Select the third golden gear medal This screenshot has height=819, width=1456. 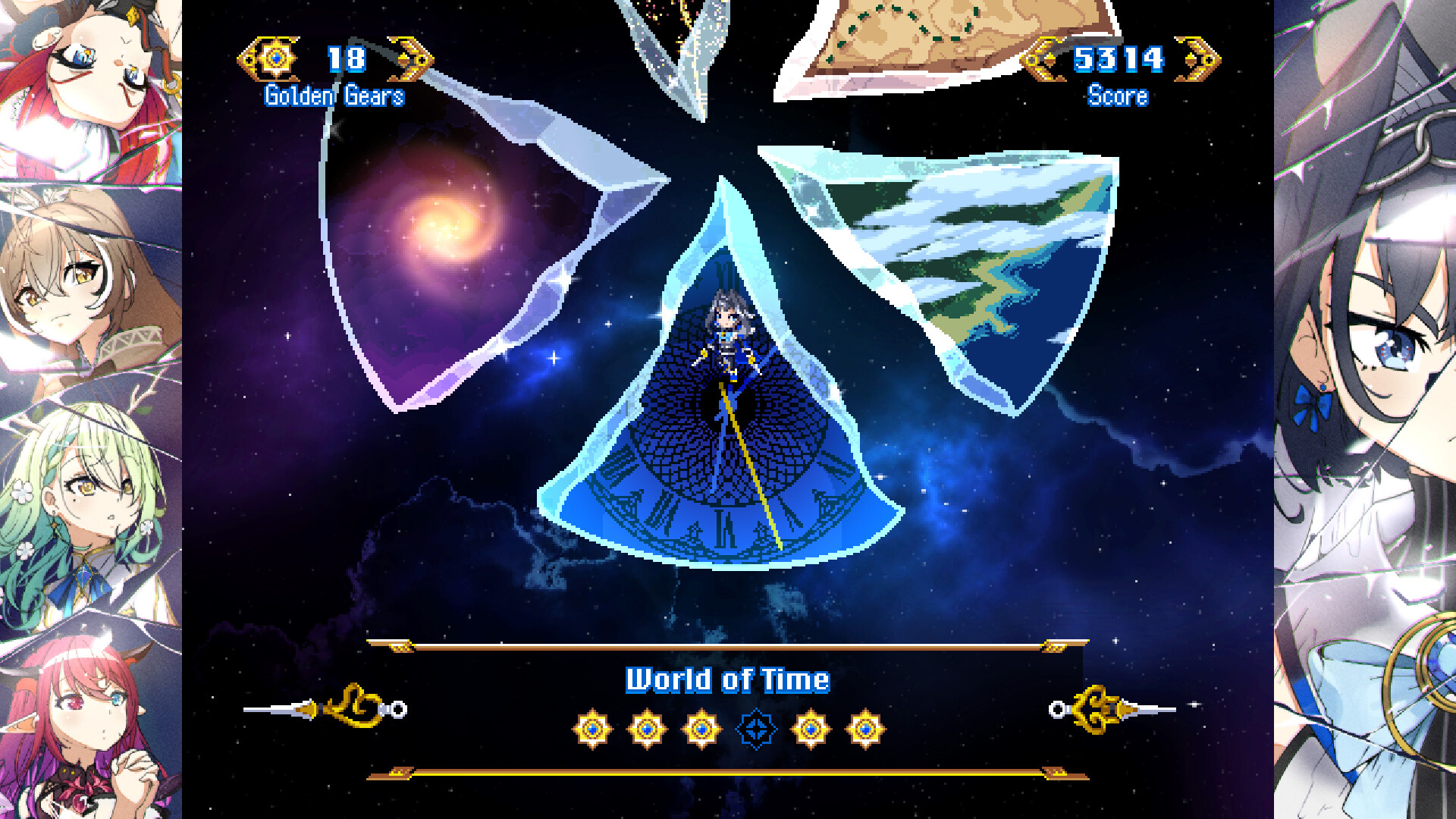click(701, 728)
